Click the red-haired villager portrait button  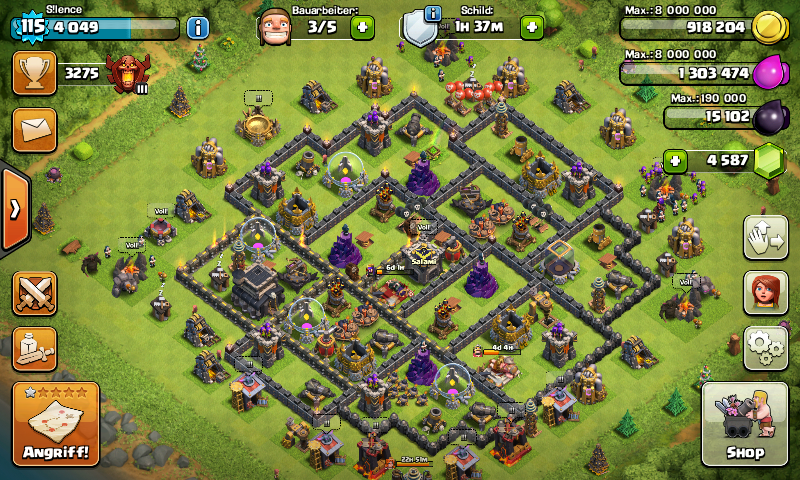point(765,292)
